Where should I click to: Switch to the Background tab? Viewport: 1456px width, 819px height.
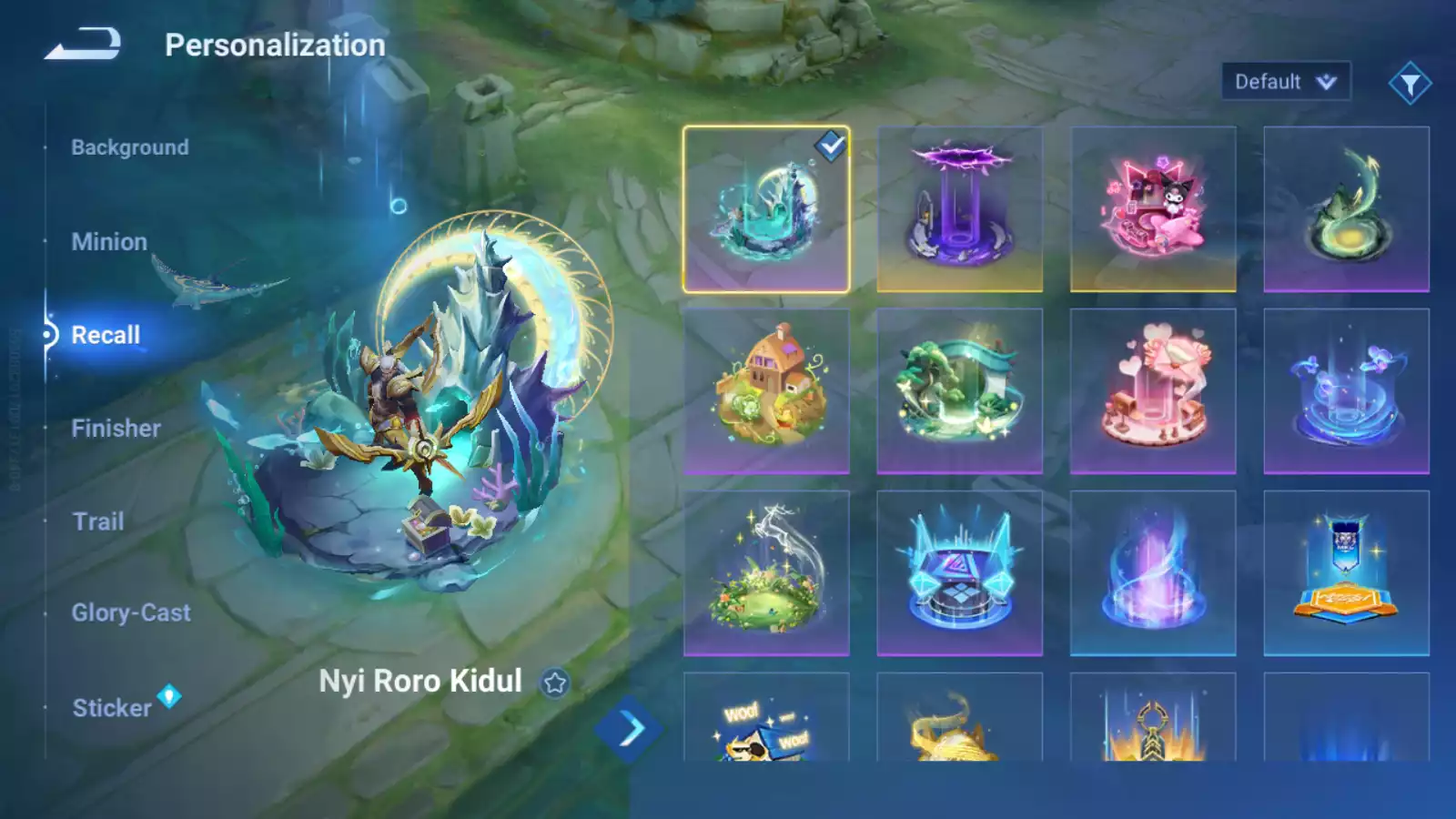tap(130, 147)
